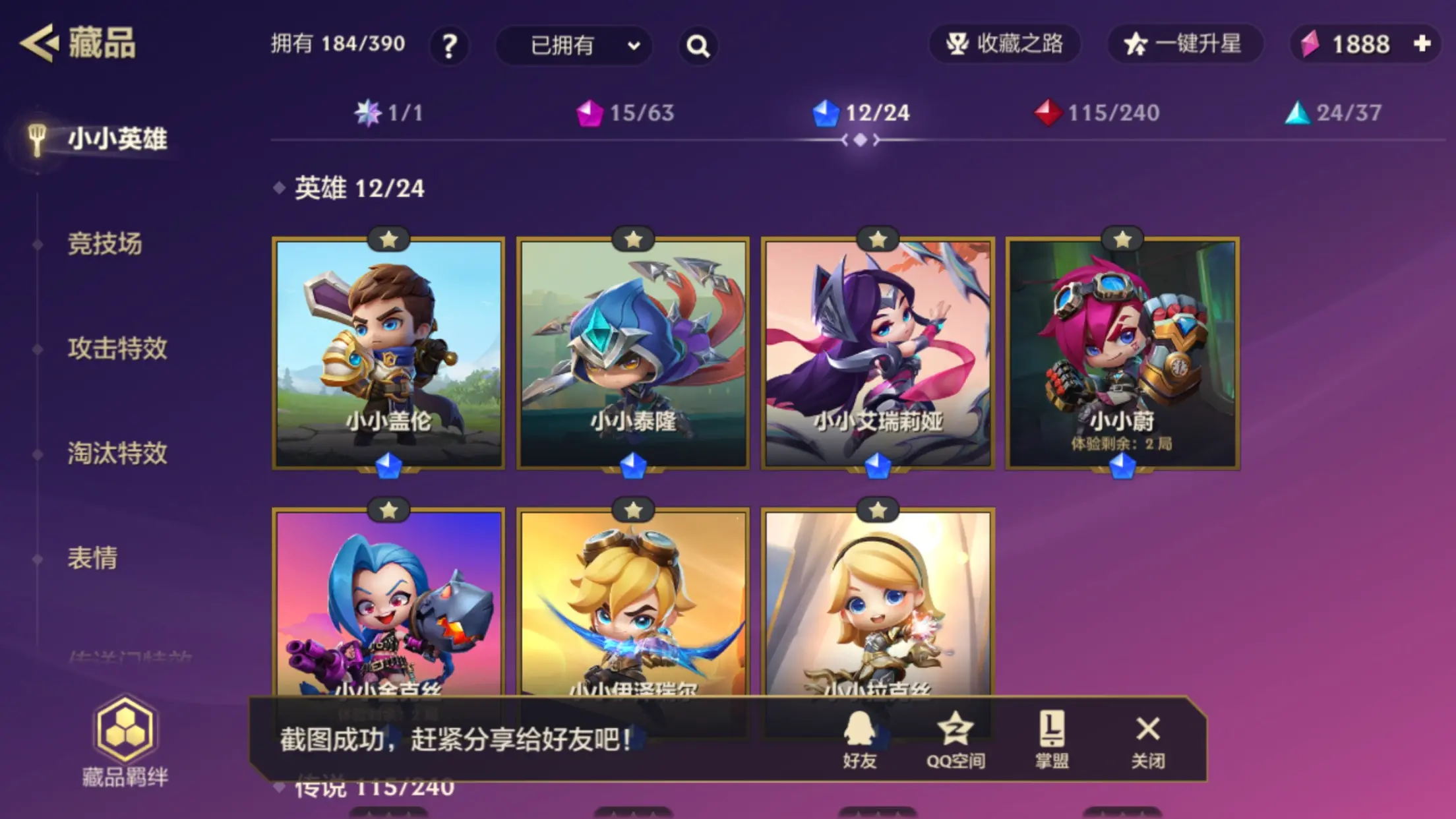This screenshot has height=819, width=1456.
Task: Switch to the 24/37 cyan triangle tab
Action: tap(1333, 113)
